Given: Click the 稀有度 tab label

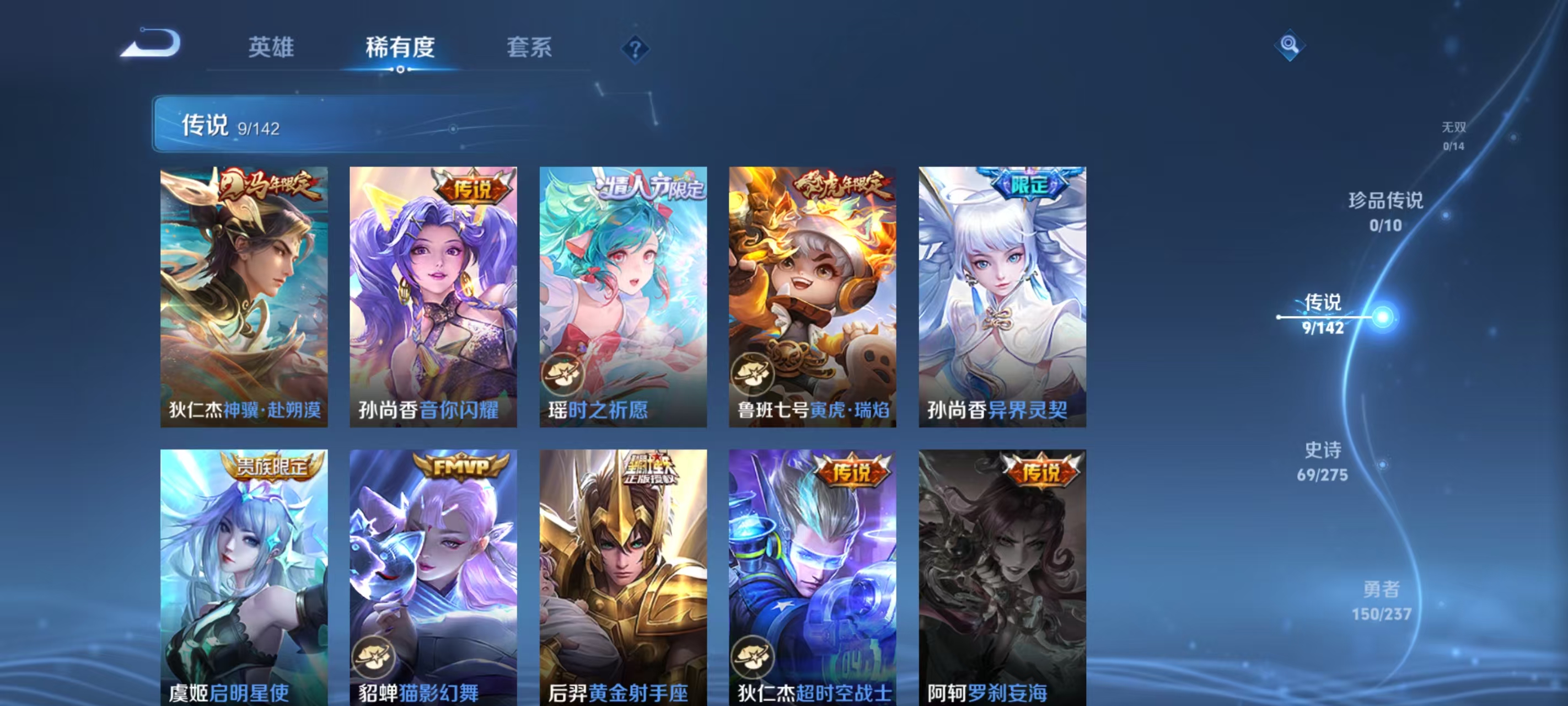Looking at the screenshot, I should click(x=400, y=47).
